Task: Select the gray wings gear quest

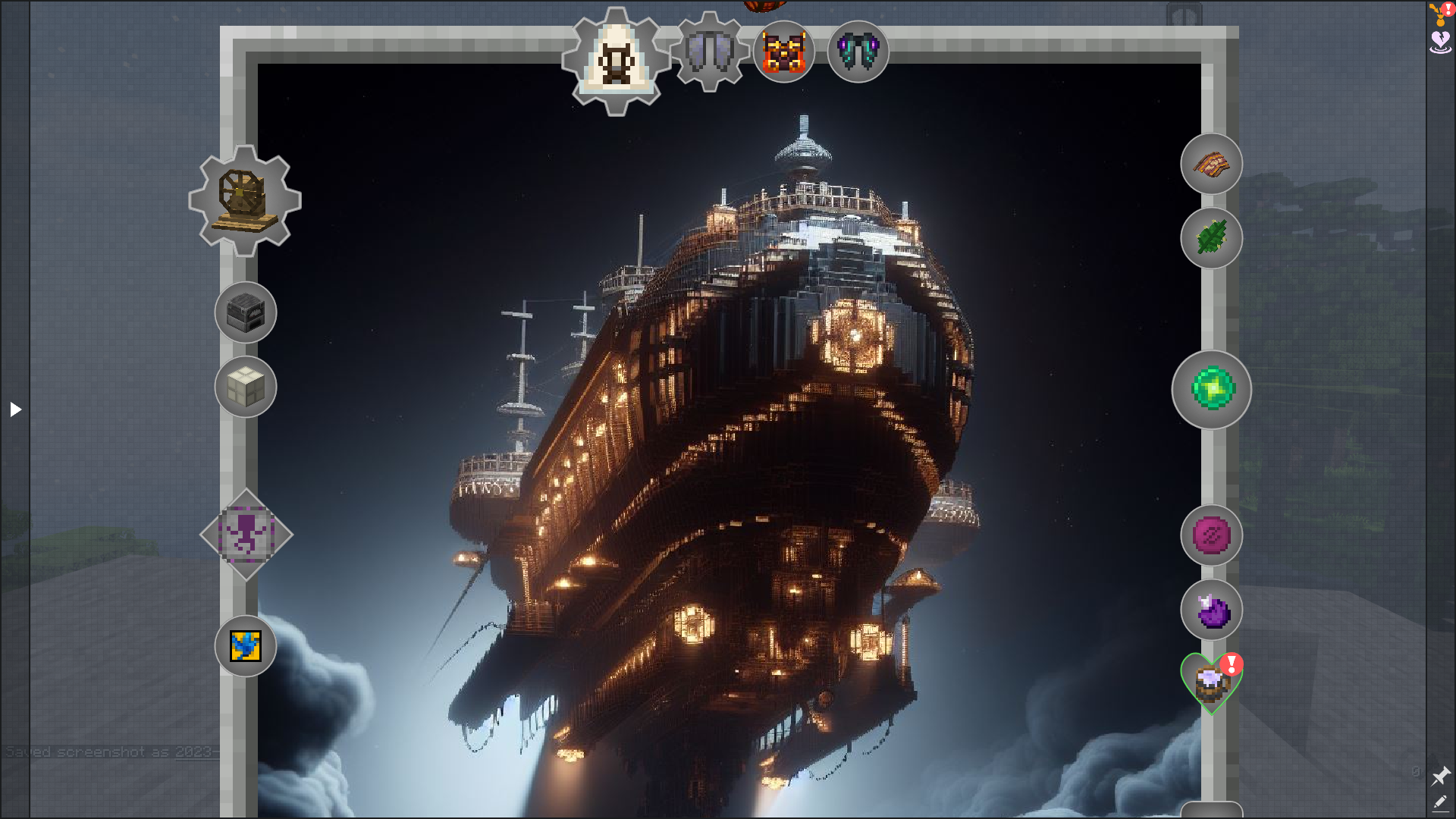Action: pyautogui.click(x=709, y=52)
